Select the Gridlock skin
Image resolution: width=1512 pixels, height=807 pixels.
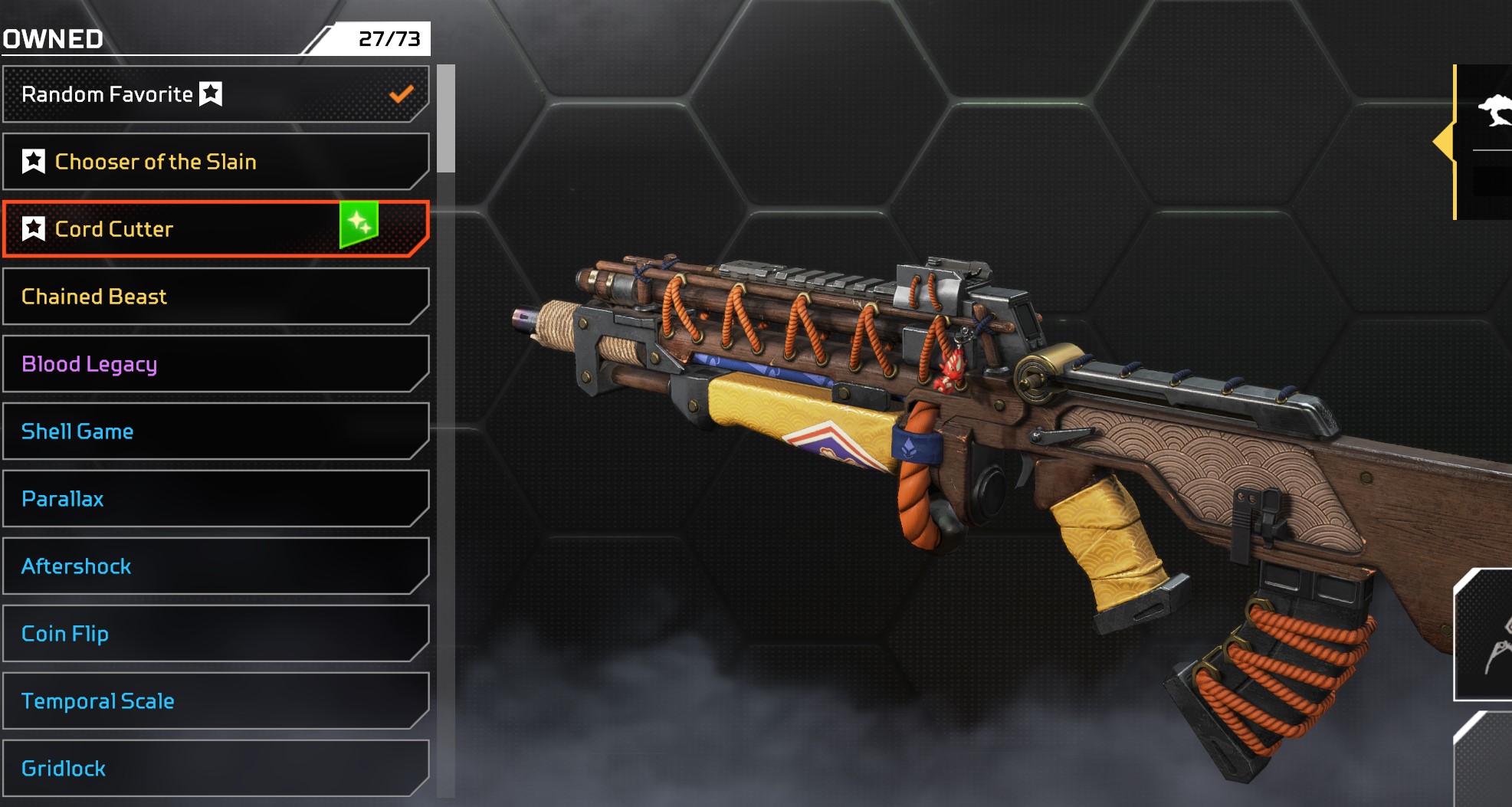pyautogui.click(x=215, y=769)
